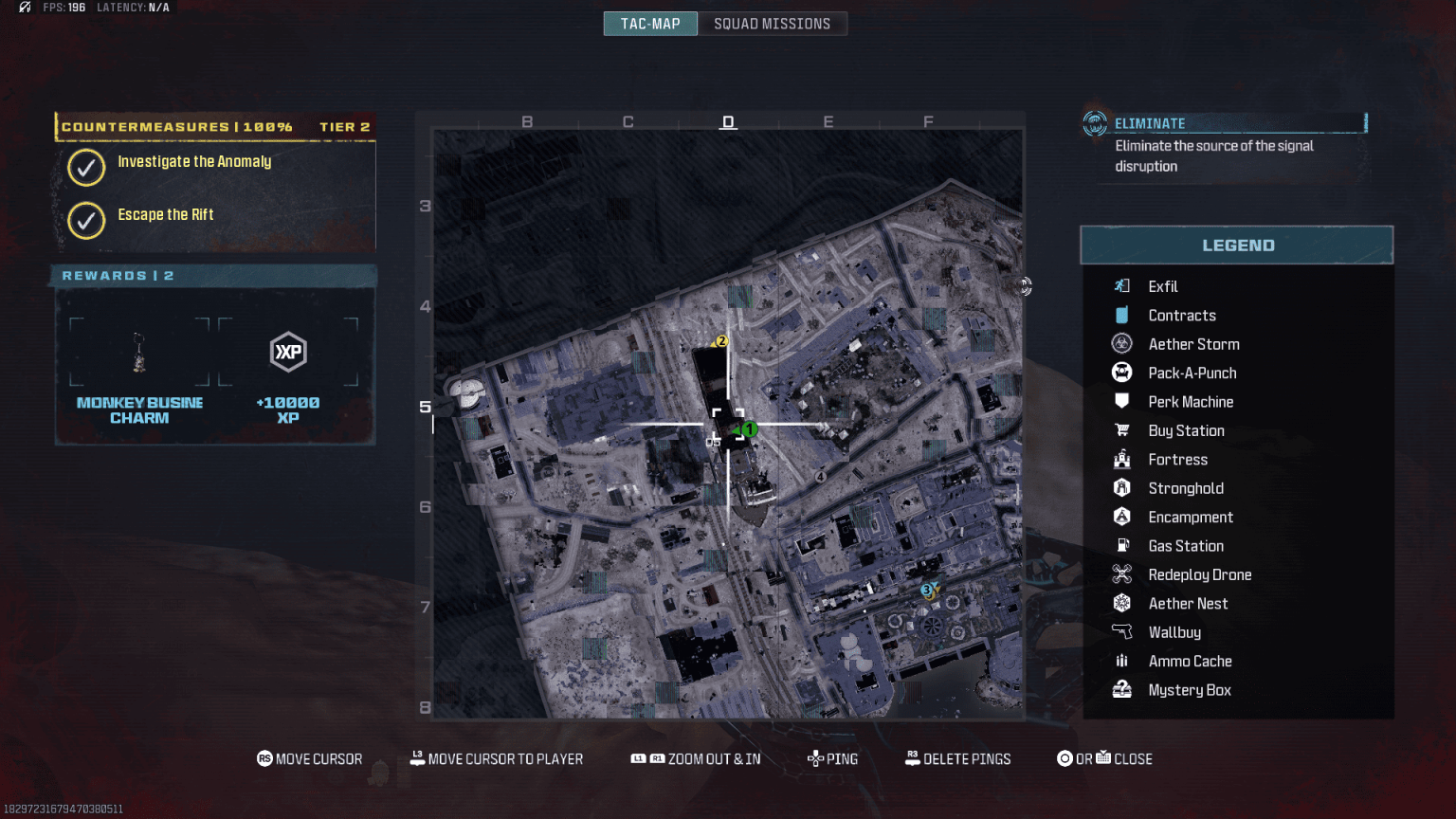Pick Pack-A-Punch in the legend
This screenshot has width=1456, height=819.
(1192, 373)
